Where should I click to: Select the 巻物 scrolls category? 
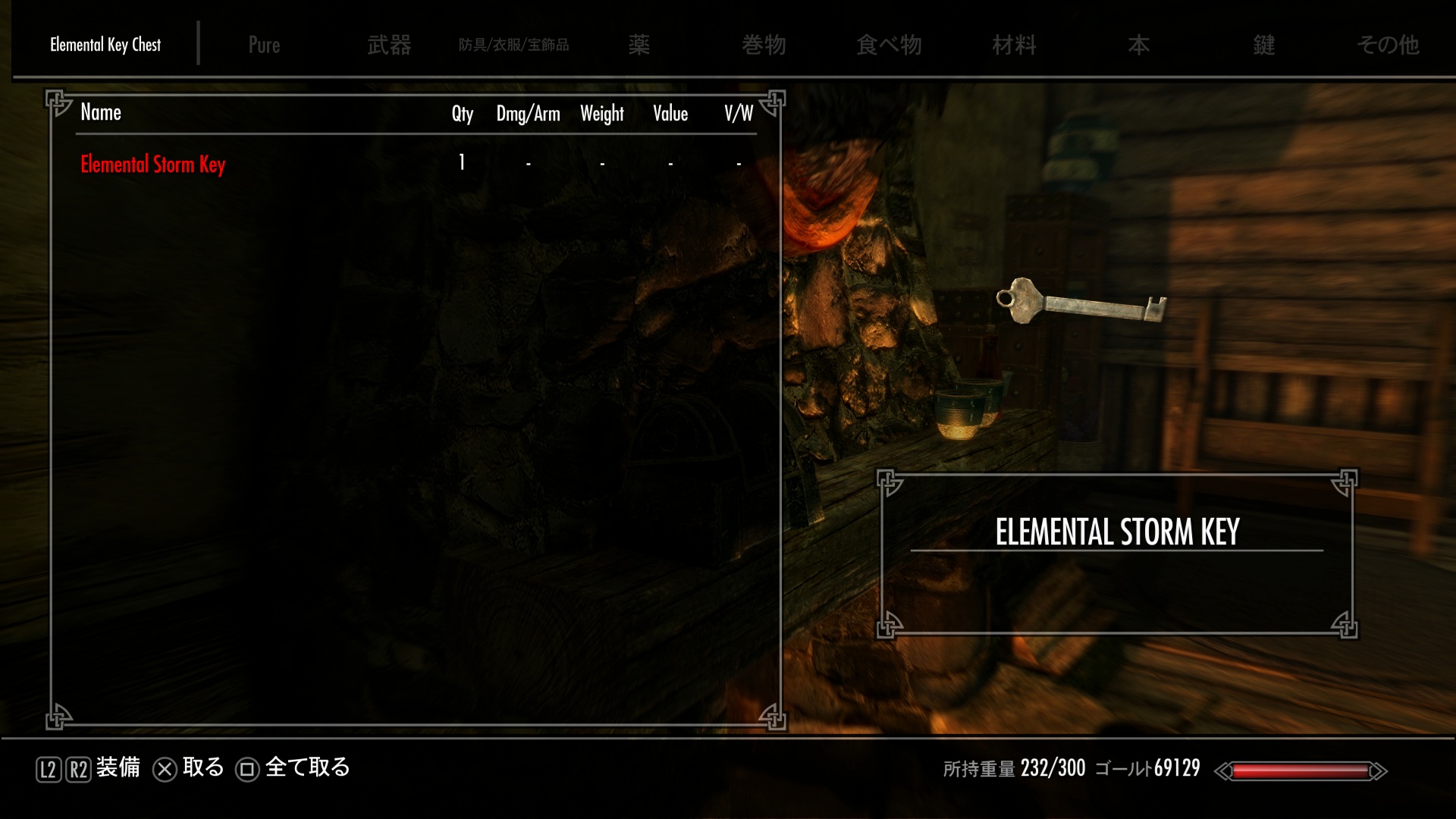point(764,45)
